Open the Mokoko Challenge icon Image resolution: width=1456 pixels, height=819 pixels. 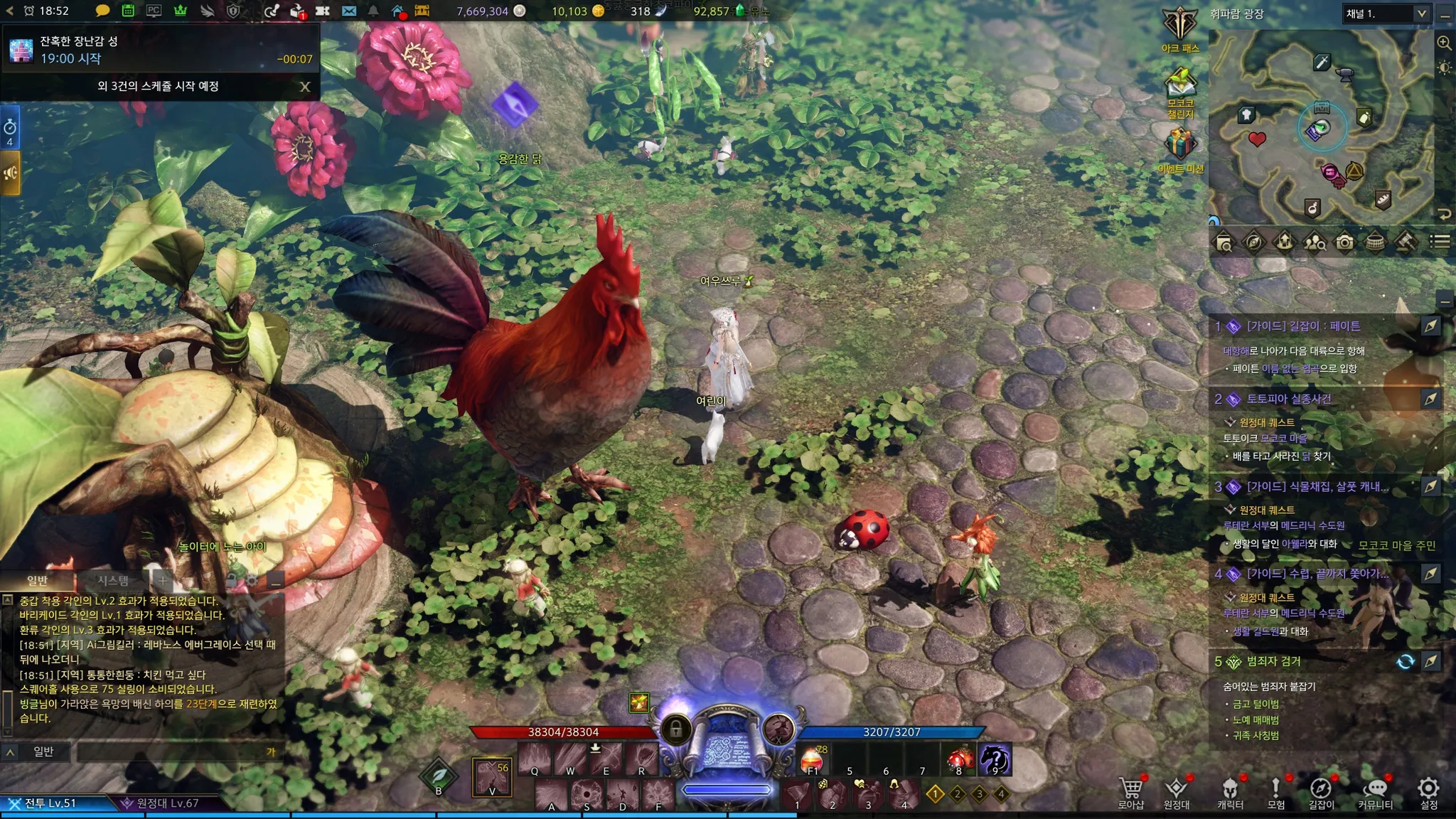pos(1180,88)
